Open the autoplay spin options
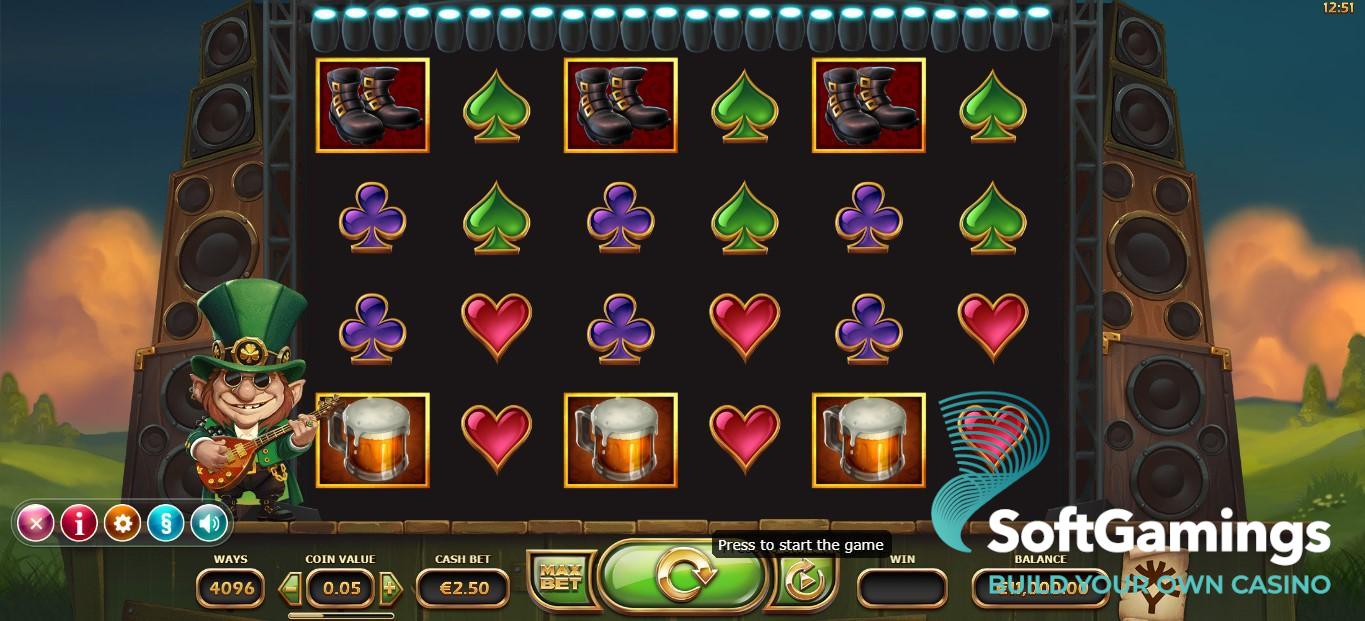The width and height of the screenshot is (1365, 621). pos(803,580)
